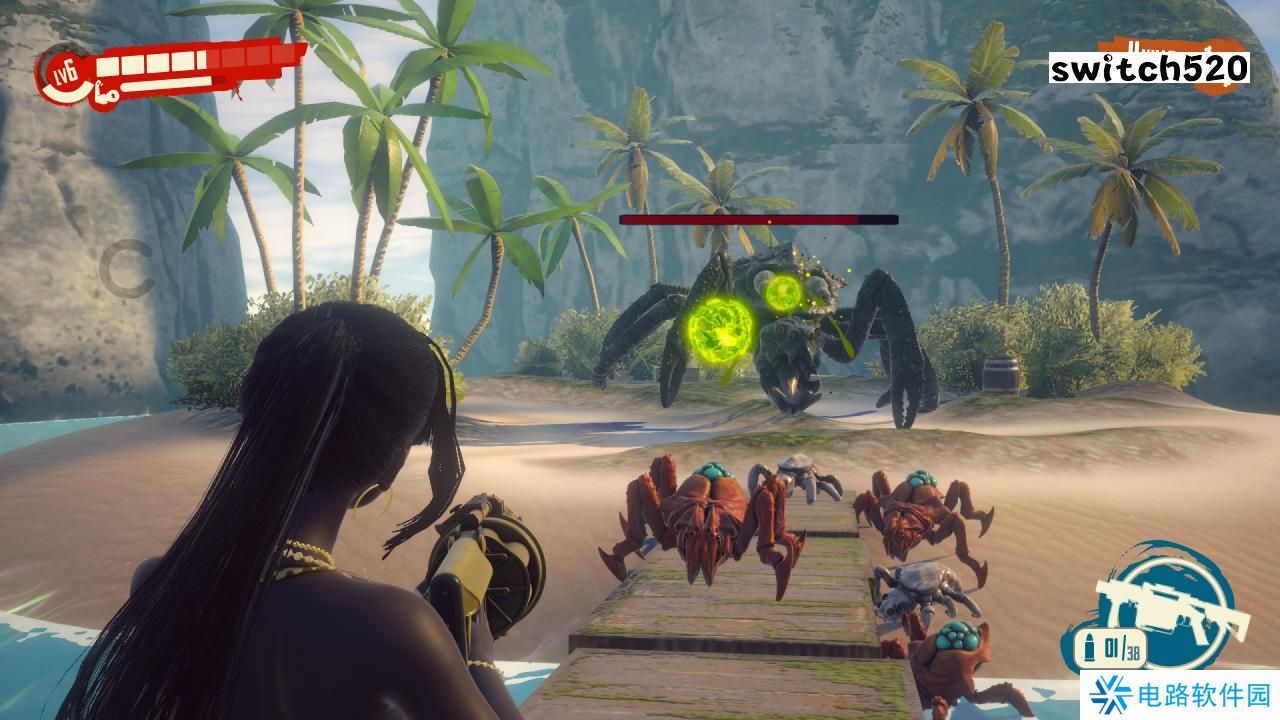Click the grey circular C indicator
Viewport: 1280px width, 720px height.
point(126,270)
